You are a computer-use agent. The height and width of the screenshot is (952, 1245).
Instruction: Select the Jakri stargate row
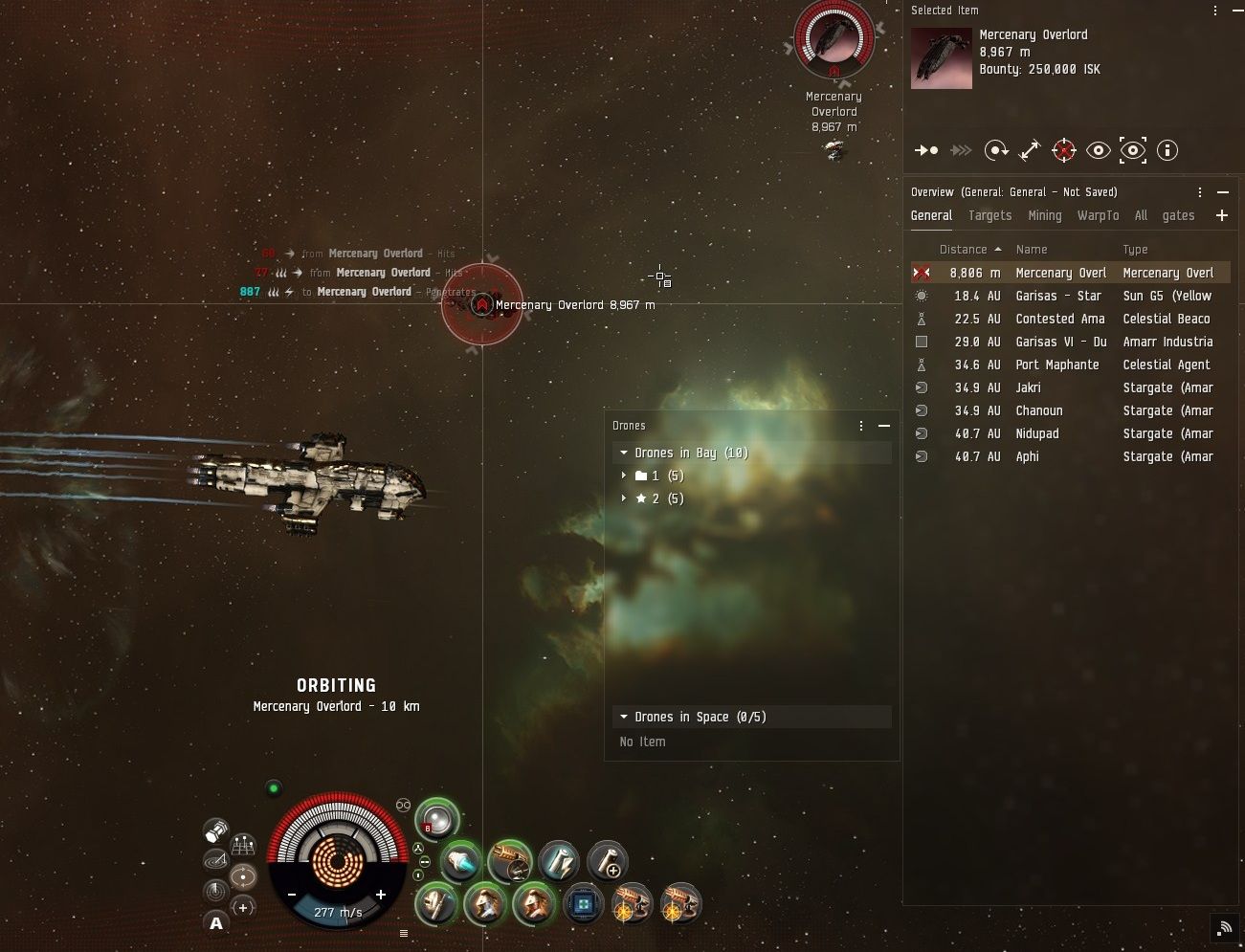(x=1028, y=387)
